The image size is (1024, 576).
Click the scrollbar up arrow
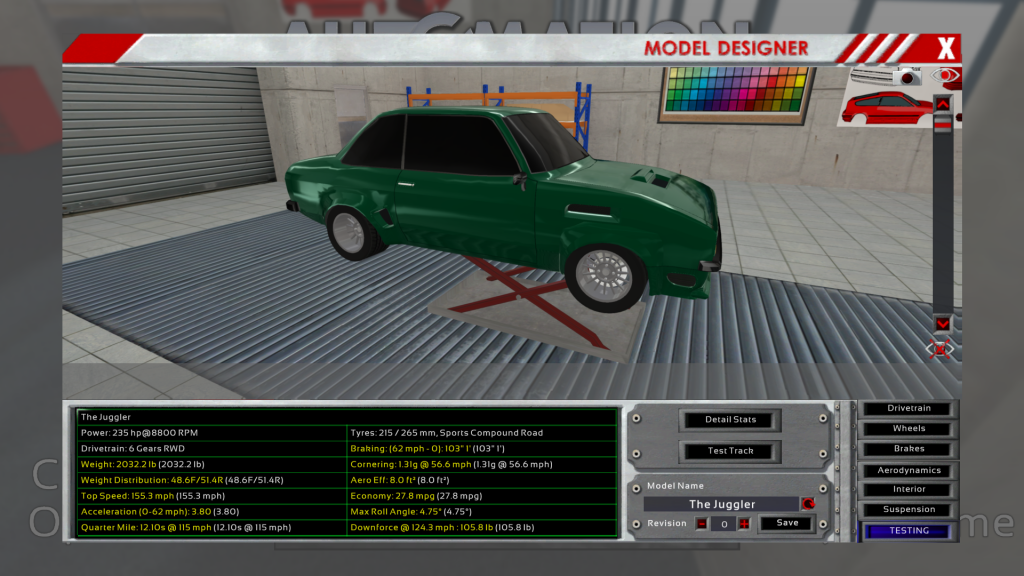point(942,103)
